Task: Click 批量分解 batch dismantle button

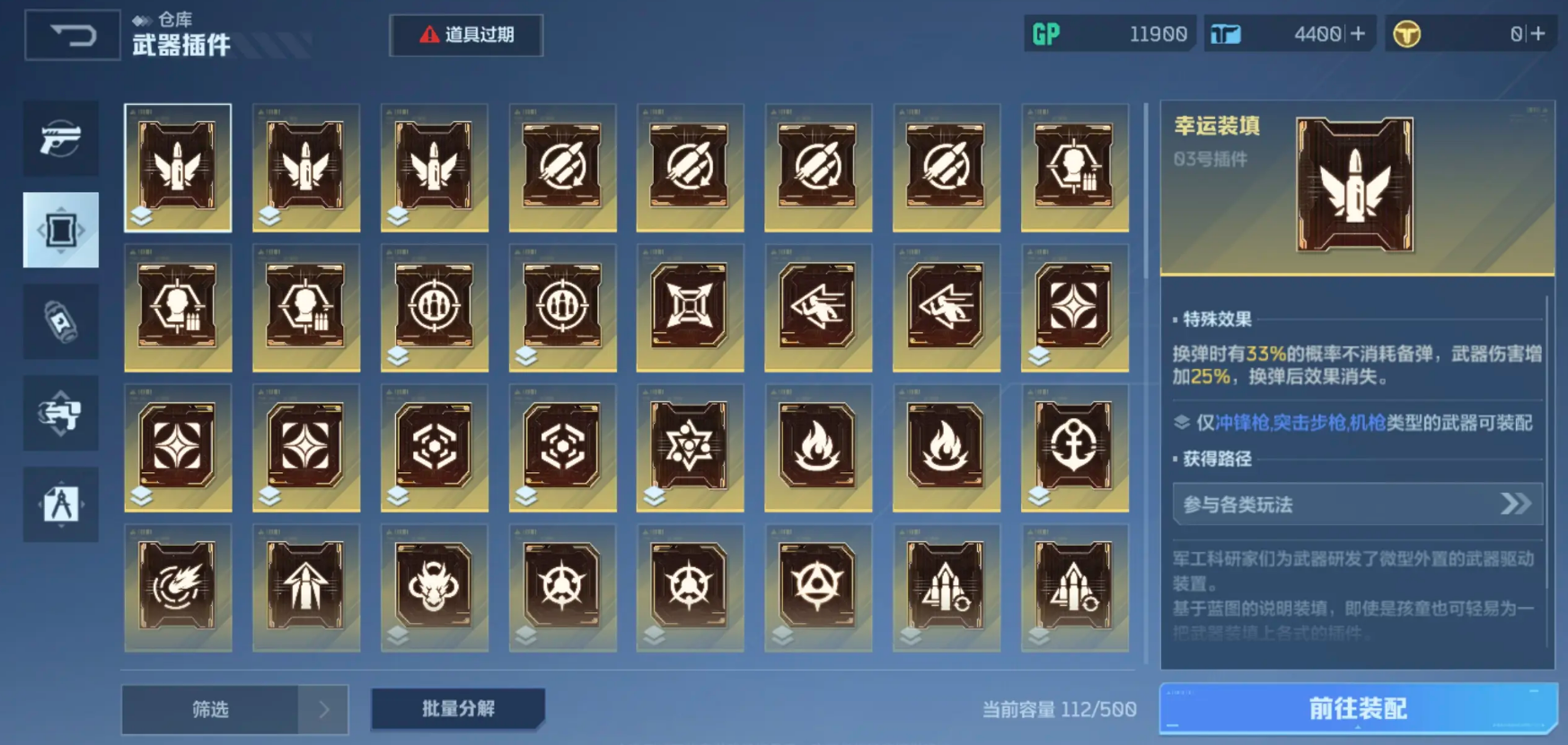Action: point(457,708)
